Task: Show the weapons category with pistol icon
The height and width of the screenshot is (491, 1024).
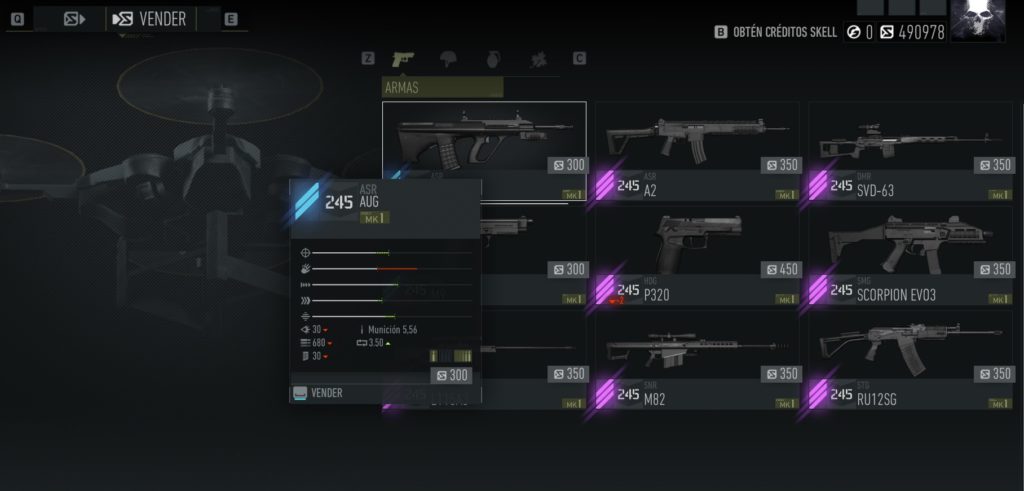Action: pos(405,59)
